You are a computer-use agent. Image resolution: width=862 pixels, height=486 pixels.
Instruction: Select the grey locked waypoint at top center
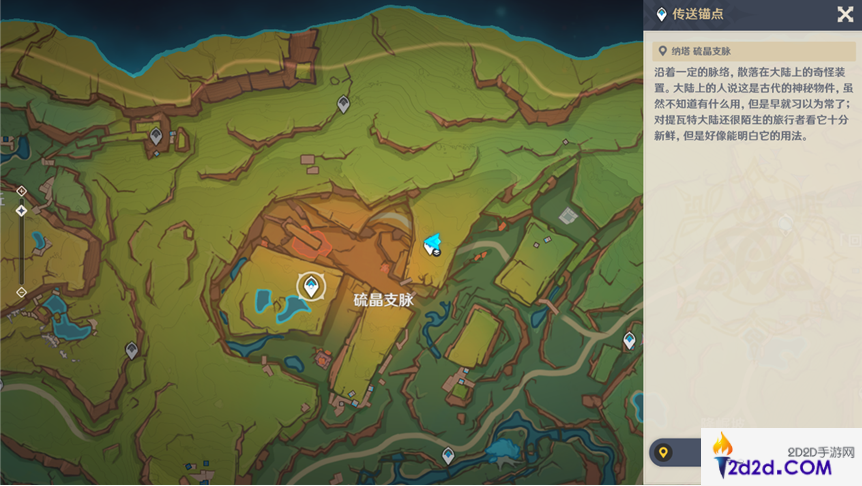pos(343,103)
